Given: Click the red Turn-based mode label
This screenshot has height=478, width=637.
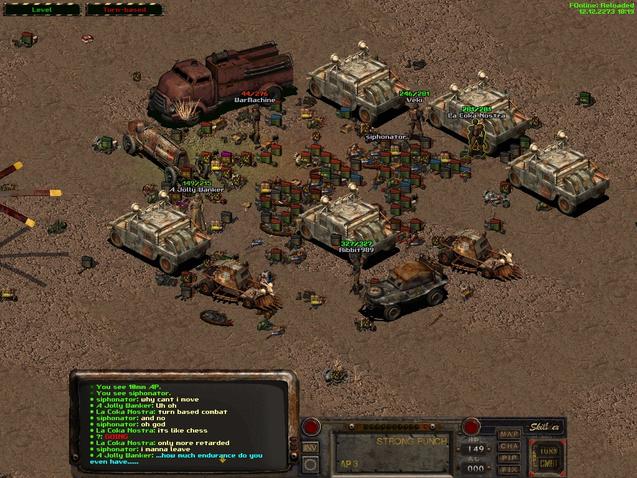Looking at the screenshot, I should coord(125,9).
